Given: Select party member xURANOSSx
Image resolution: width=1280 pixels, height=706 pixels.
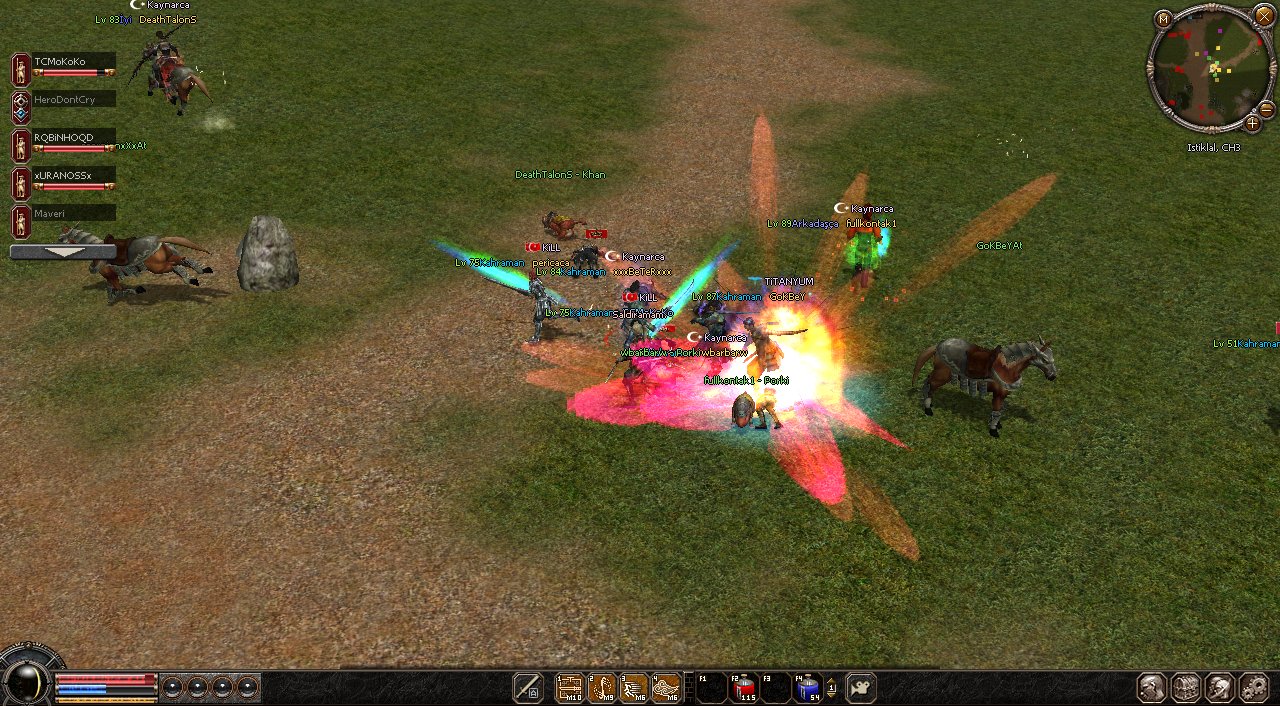Looking at the screenshot, I should pyautogui.click(x=72, y=176).
